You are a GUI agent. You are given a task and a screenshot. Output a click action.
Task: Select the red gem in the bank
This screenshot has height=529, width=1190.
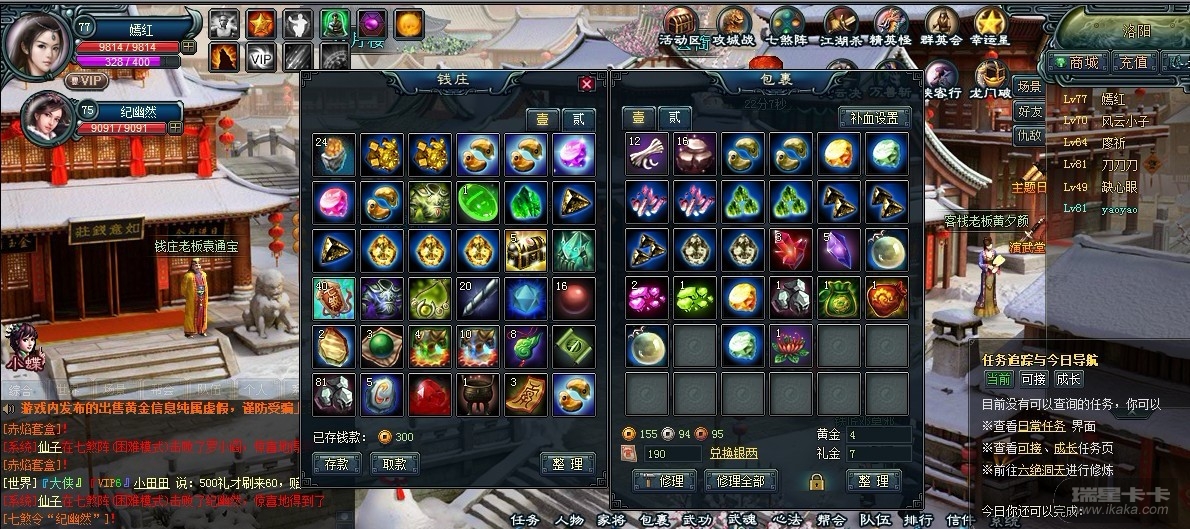[429, 394]
